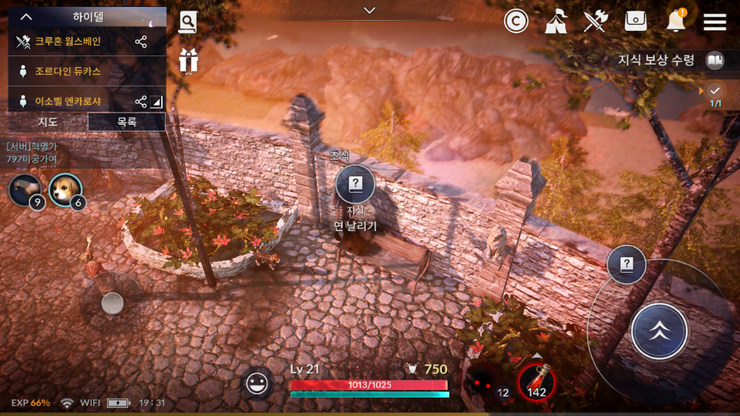Open the book search icon

pos(188,23)
